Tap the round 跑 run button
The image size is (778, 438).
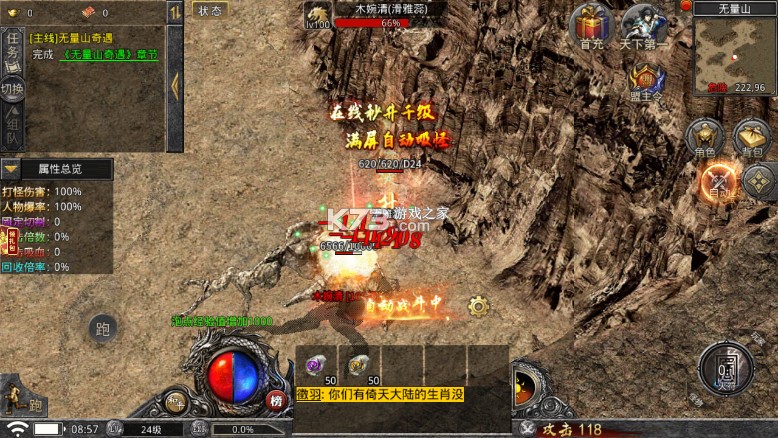[x=101, y=328]
